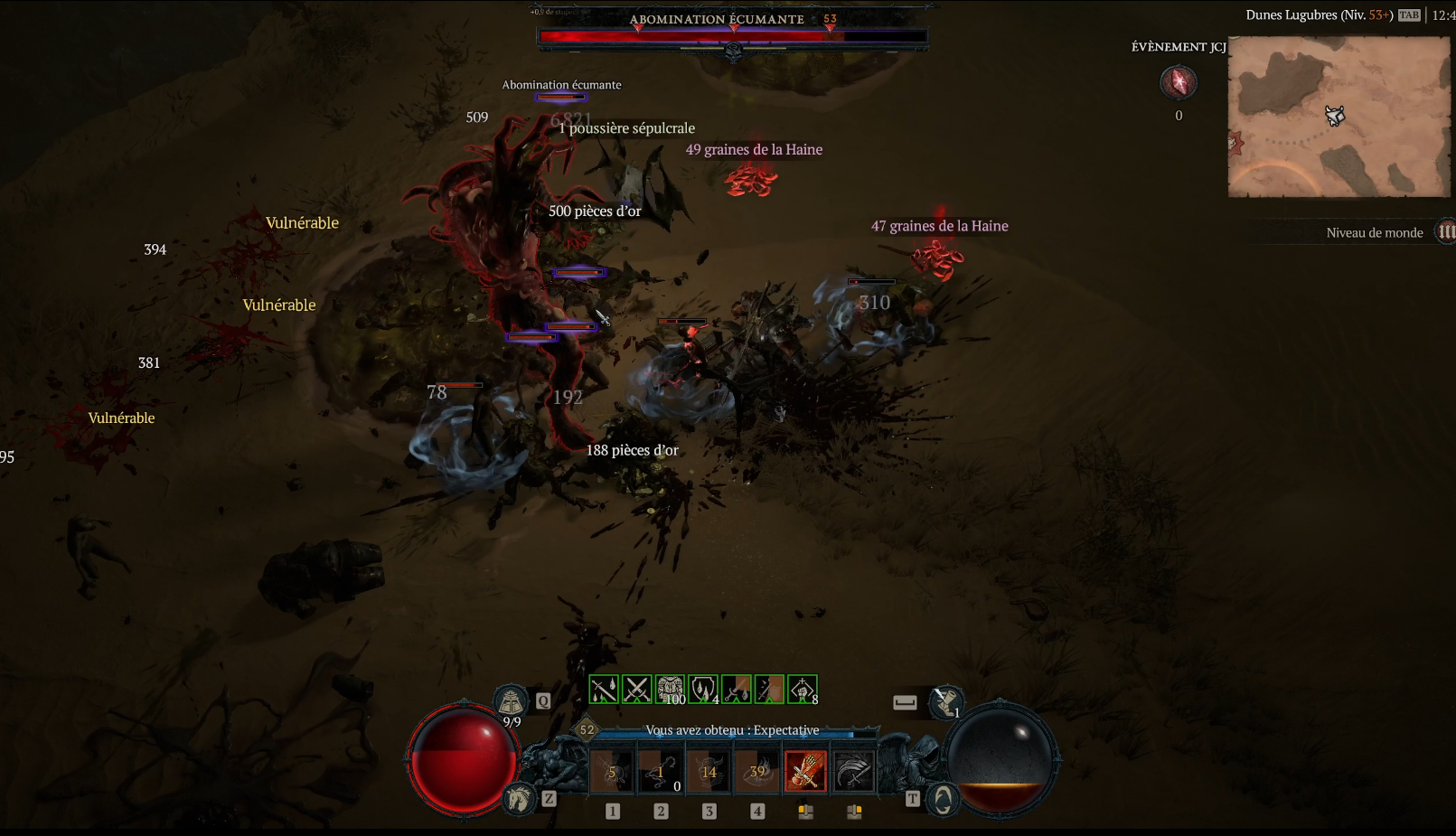Collect the 49 graines de la Haine label
The image size is (1456, 836).
(x=754, y=150)
